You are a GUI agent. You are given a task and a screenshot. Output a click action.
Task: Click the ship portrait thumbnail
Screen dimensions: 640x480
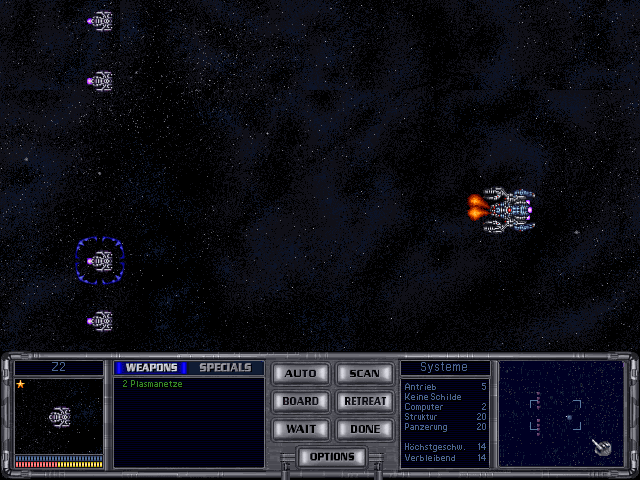pyautogui.click(x=59, y=416)
